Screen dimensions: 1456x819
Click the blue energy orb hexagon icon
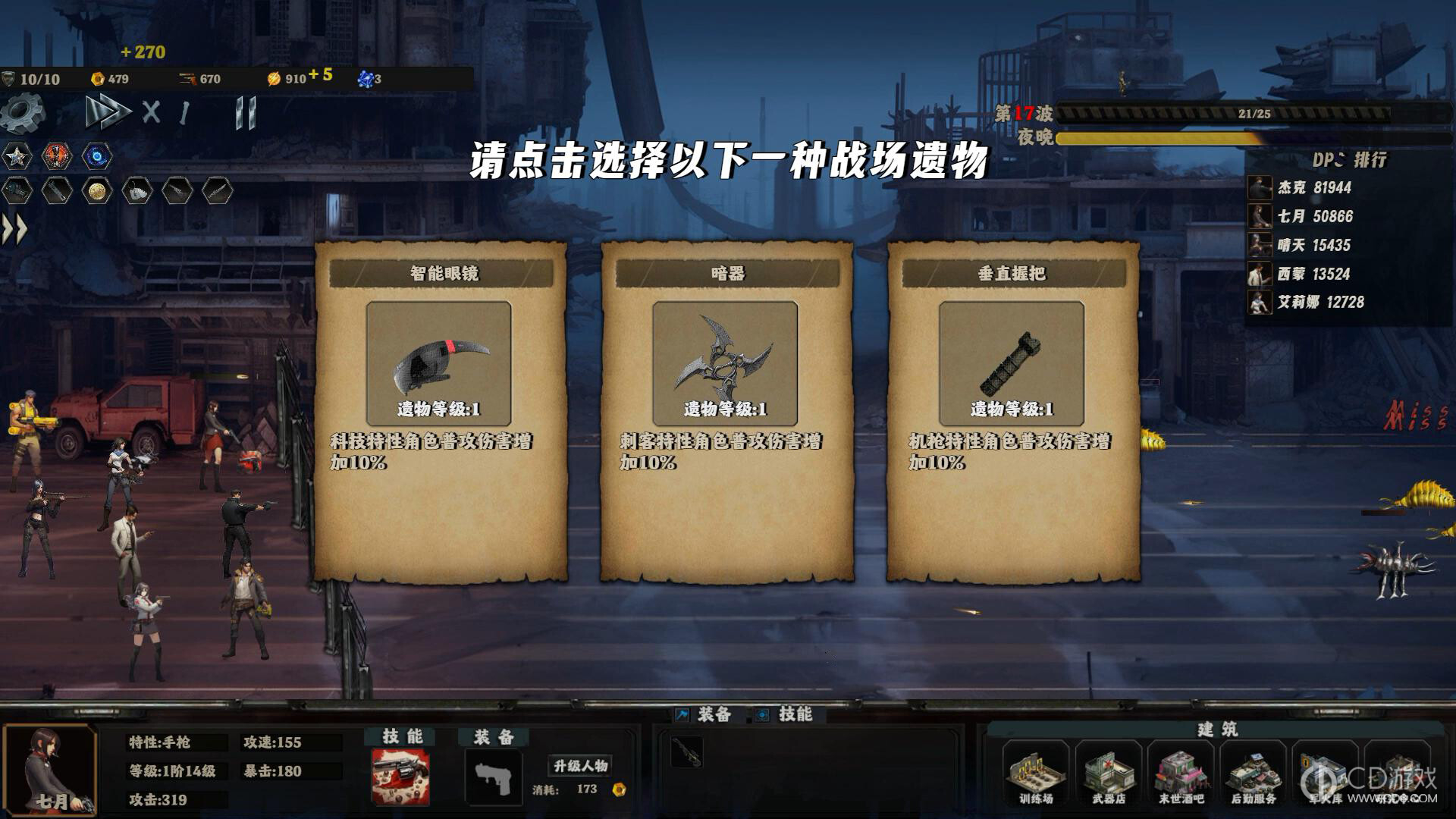pyautogui.click(x=99, y=157)
